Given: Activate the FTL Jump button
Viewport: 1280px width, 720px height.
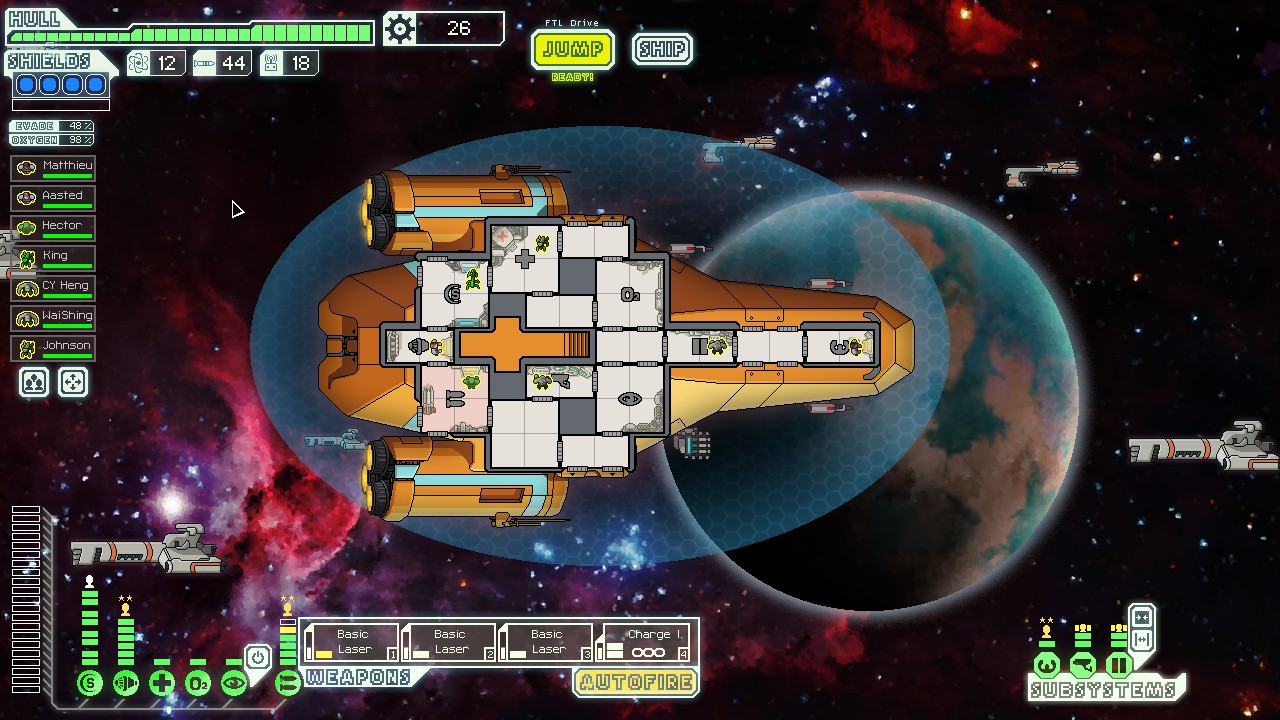Looking at the screenshot, I should (x=572, y=49).
